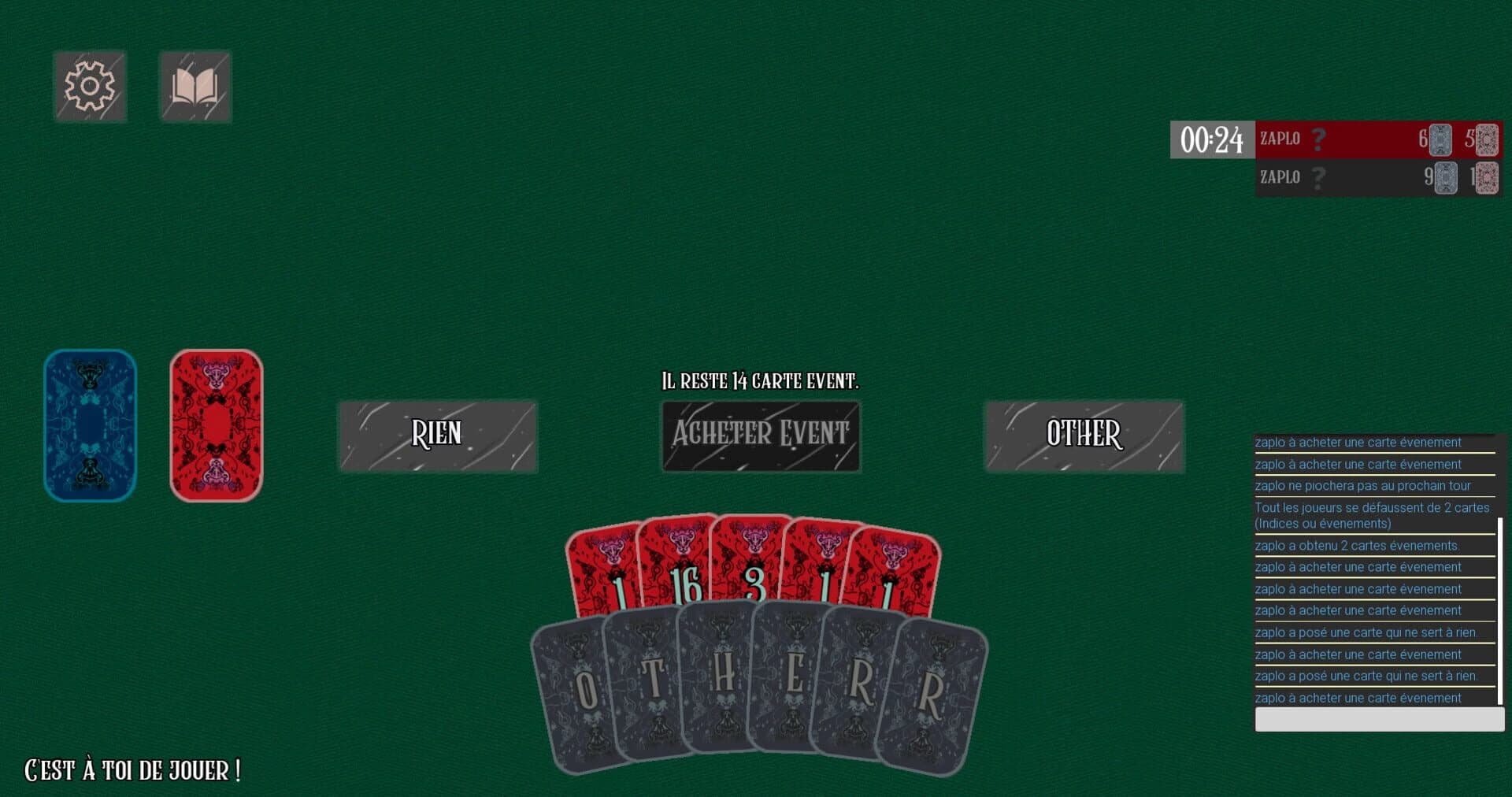Screen dimensions: 1512x797
Task: Click the message 'C'est à toi de jouer !'
Action: point(131,770)
